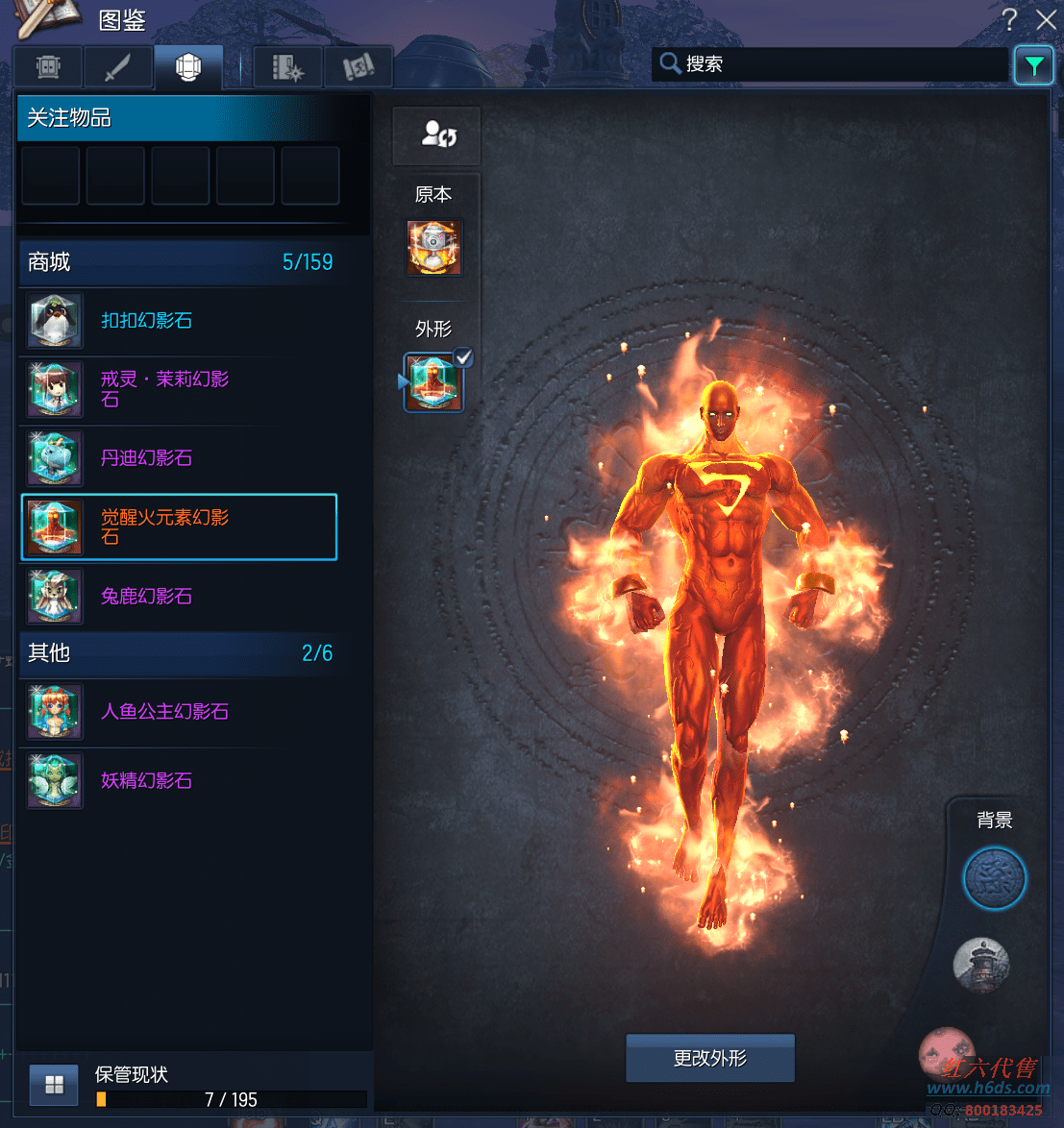This screenshot has height=1128, width=1064.
Task: Close the 图鉴 window
Action: [x=1046, y=19]
